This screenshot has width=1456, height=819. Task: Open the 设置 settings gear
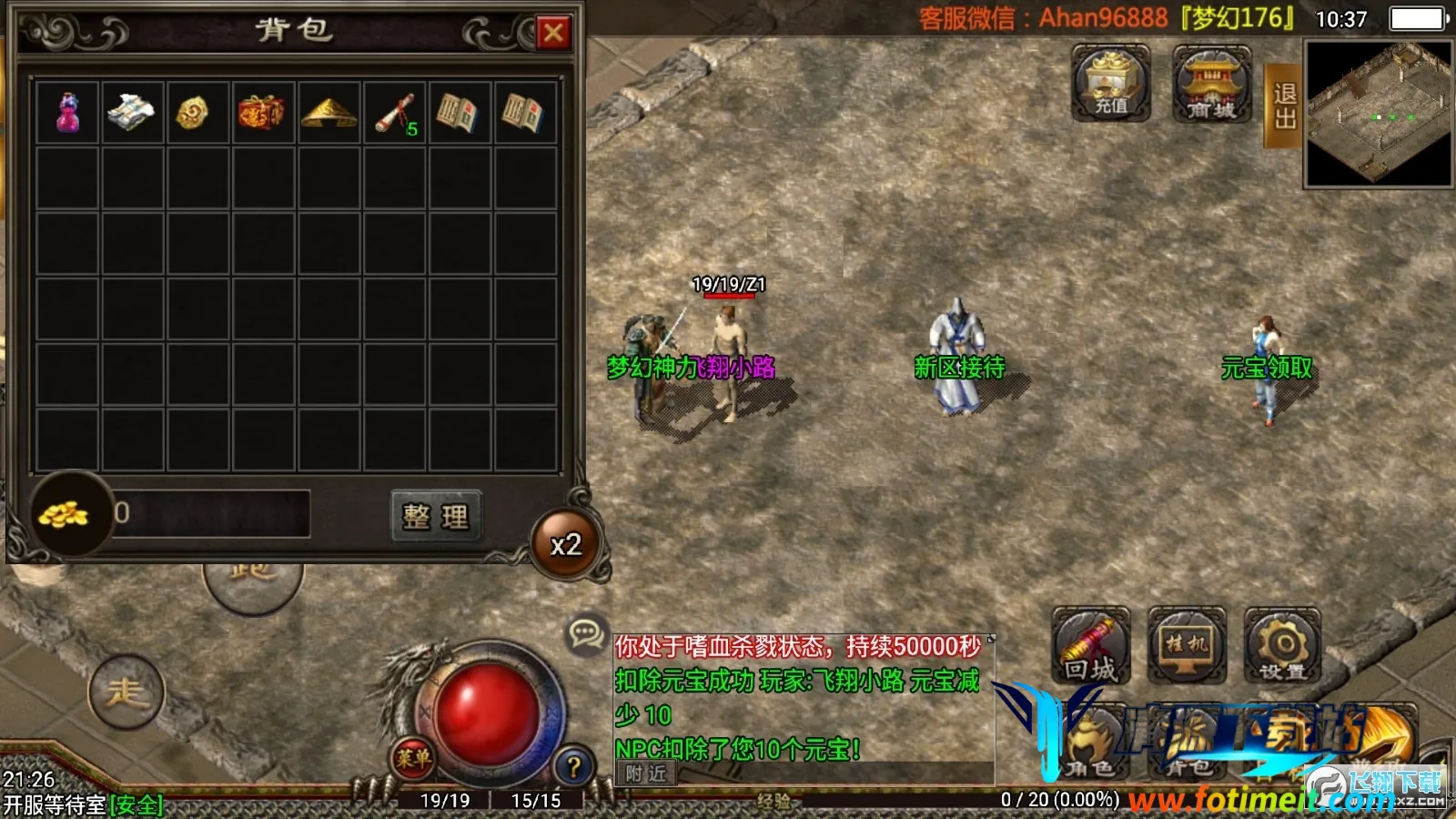click(x=1282, y=646)
